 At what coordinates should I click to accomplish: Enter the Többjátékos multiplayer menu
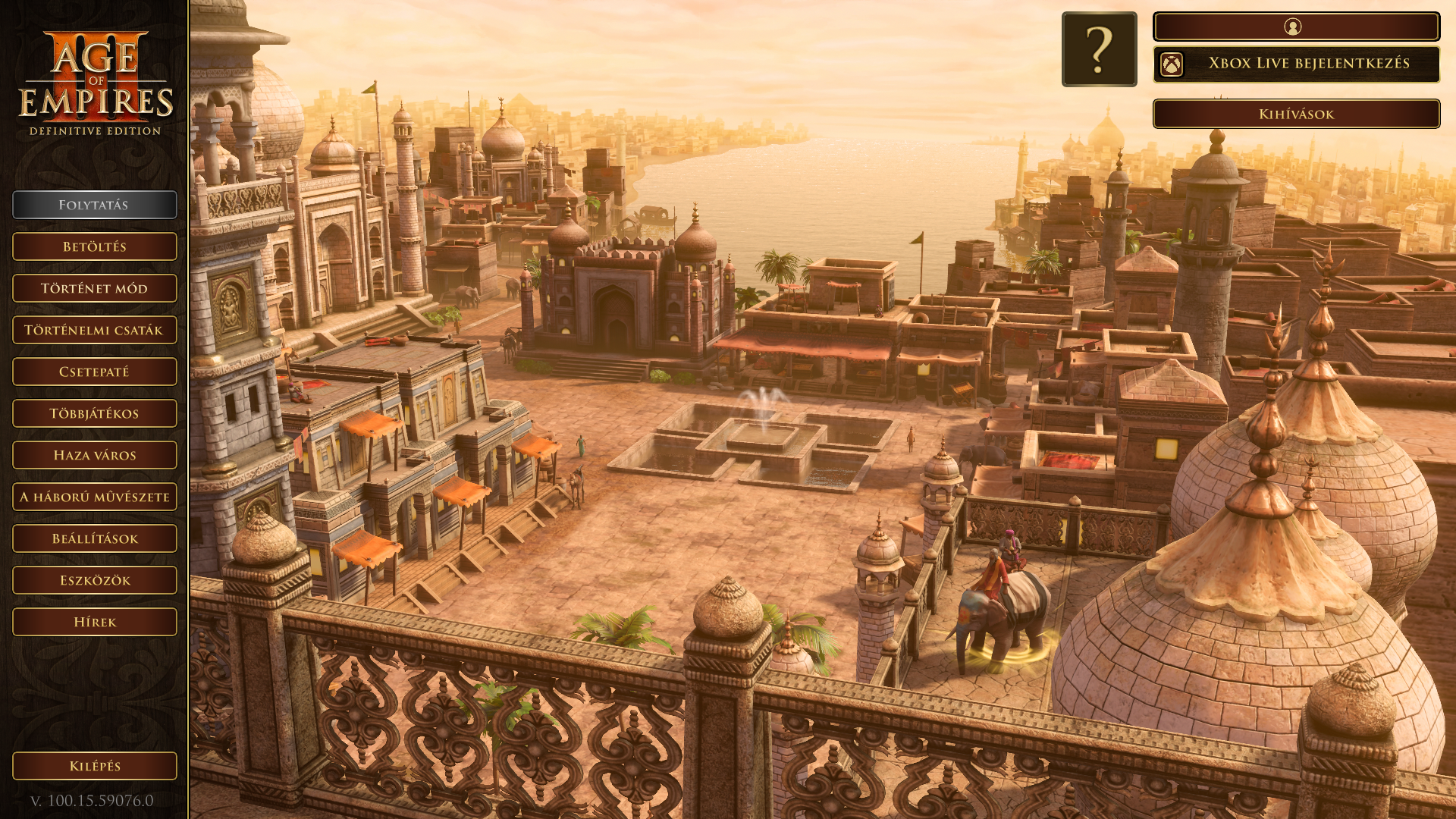pos(95,413)
